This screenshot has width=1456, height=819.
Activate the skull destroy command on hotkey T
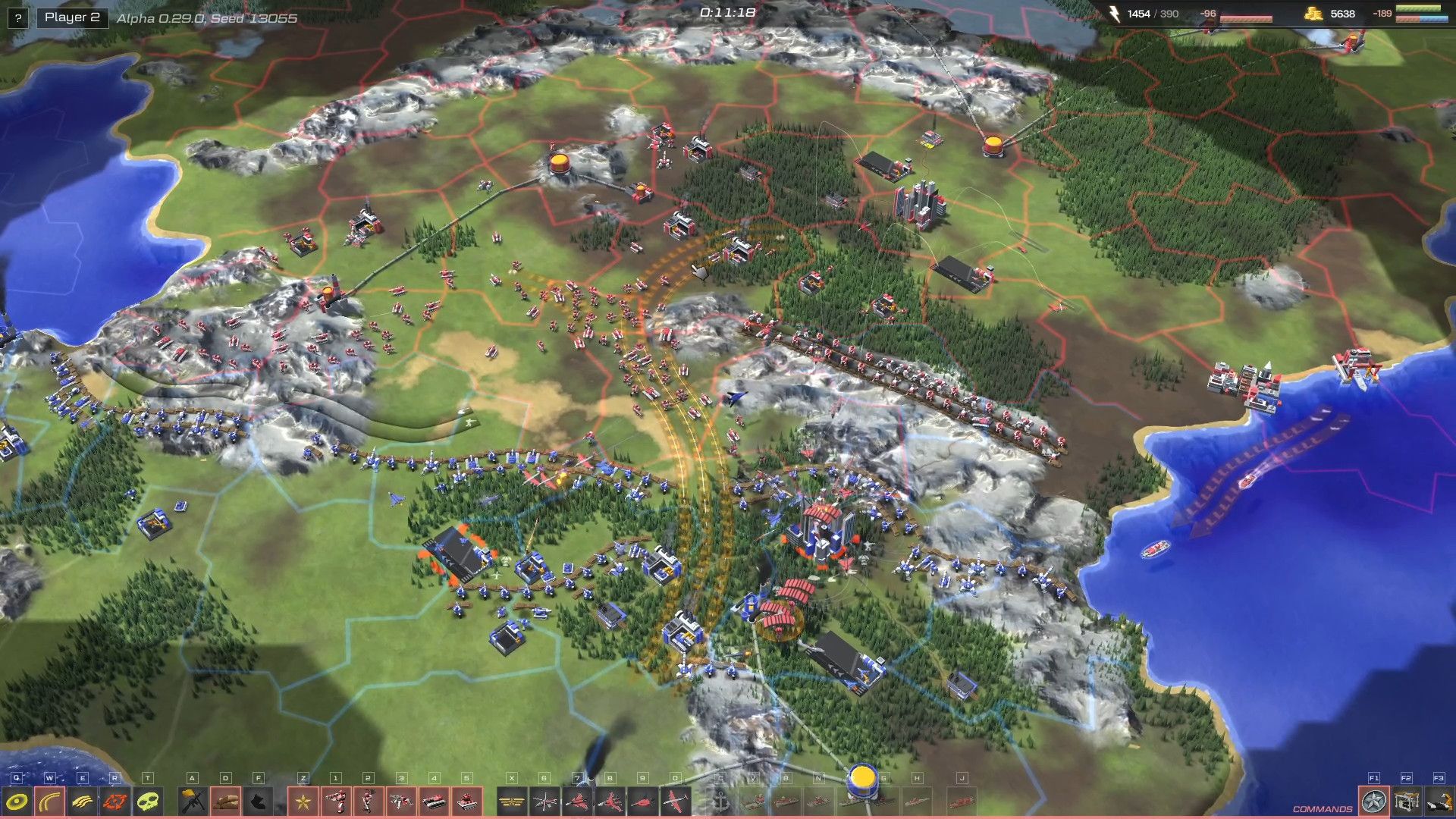click(x=149, y=801)
